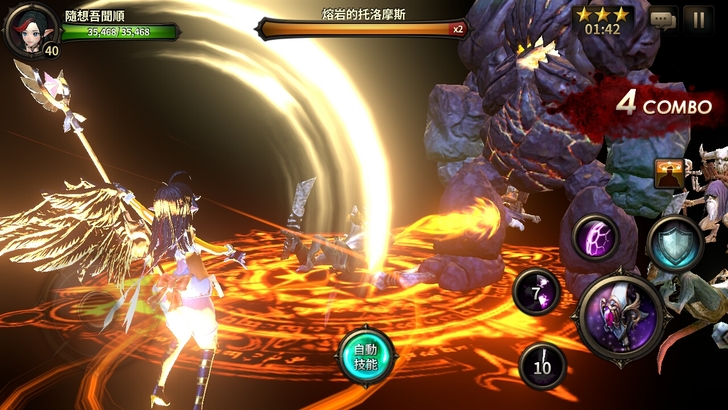Click the orange haloed figure buff icon

668,174
